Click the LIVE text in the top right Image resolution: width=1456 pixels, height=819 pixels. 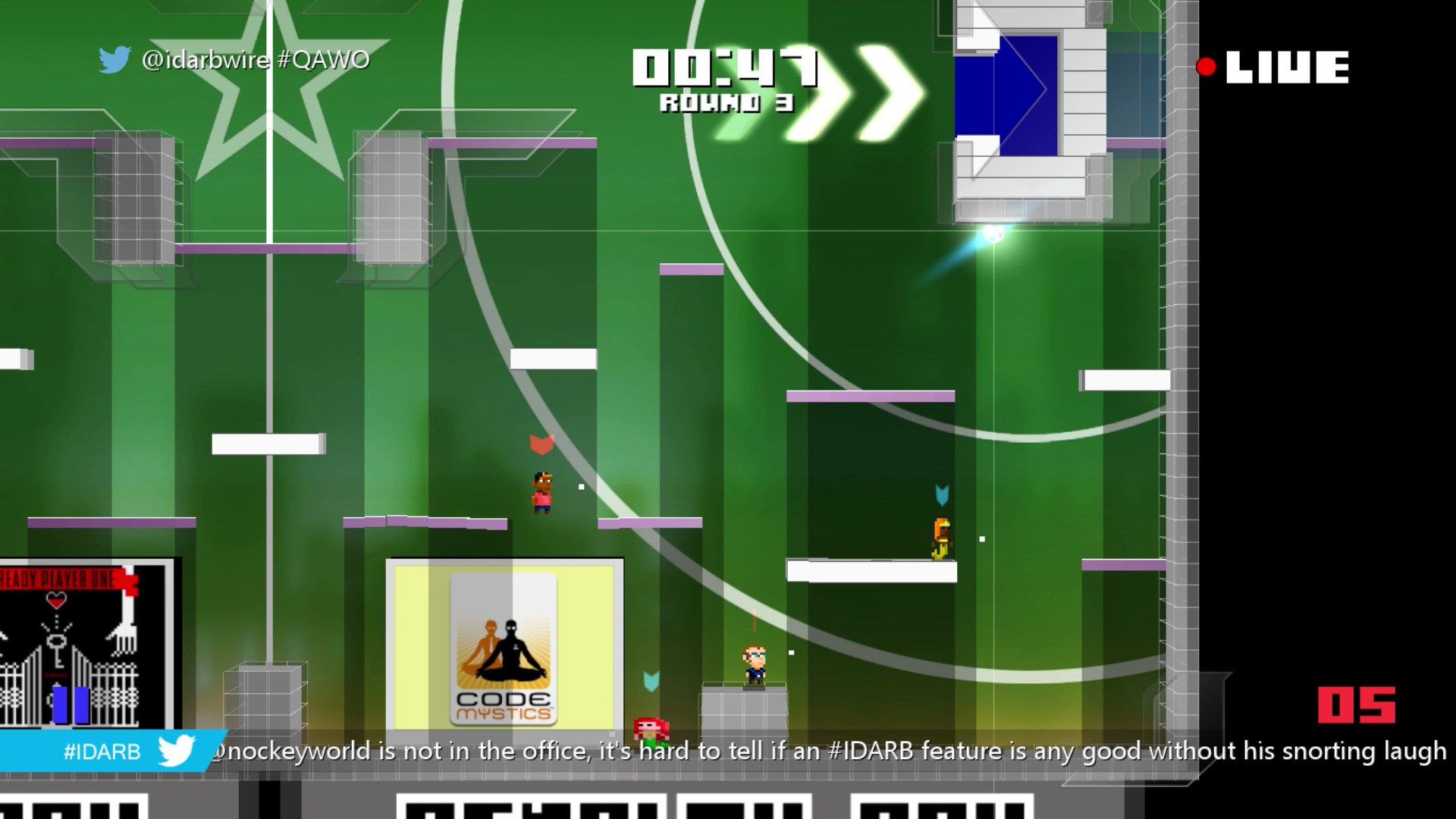(x=1289, y=67)
